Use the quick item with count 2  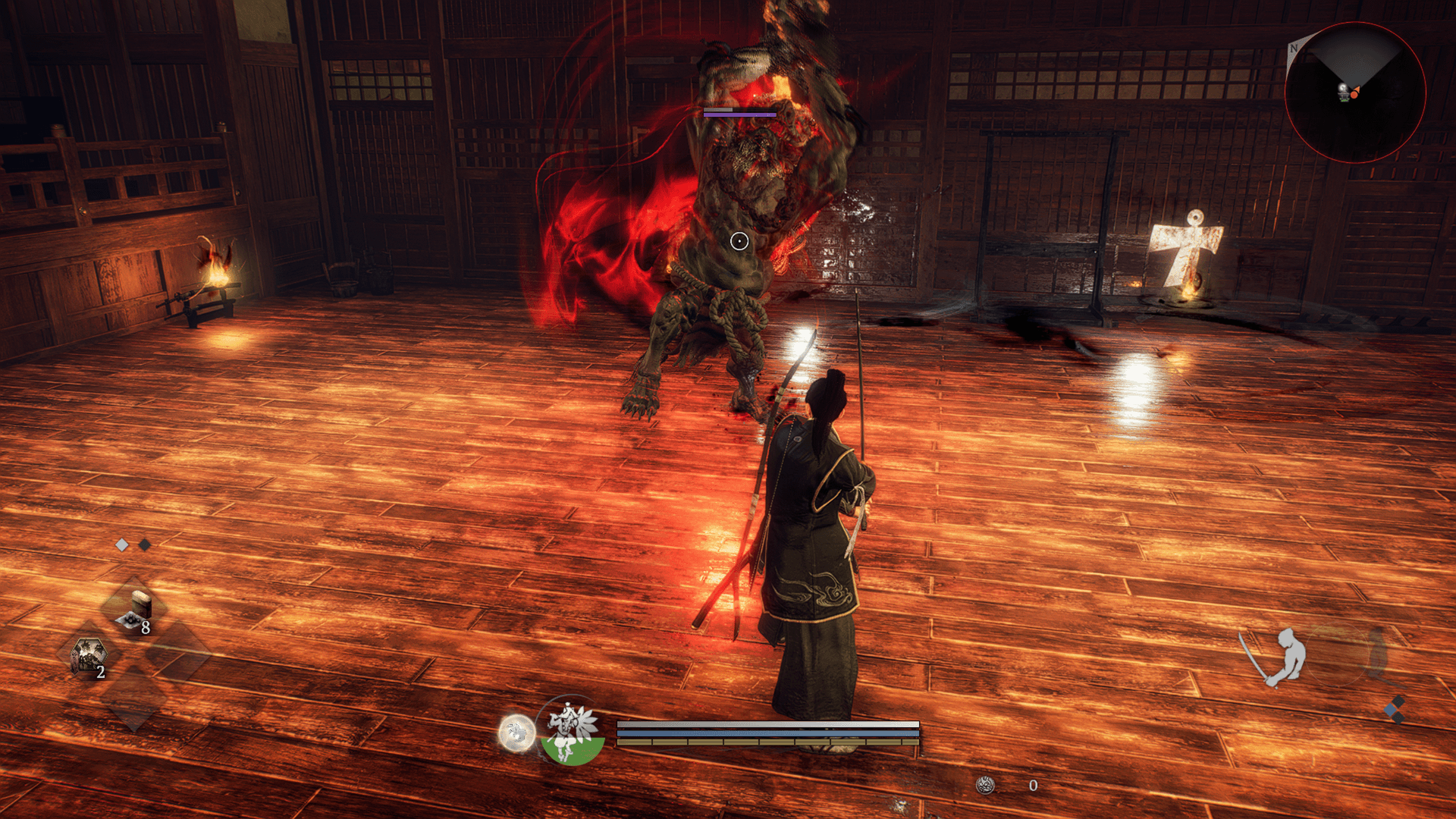pyautogui.click(x=89, y=656)
